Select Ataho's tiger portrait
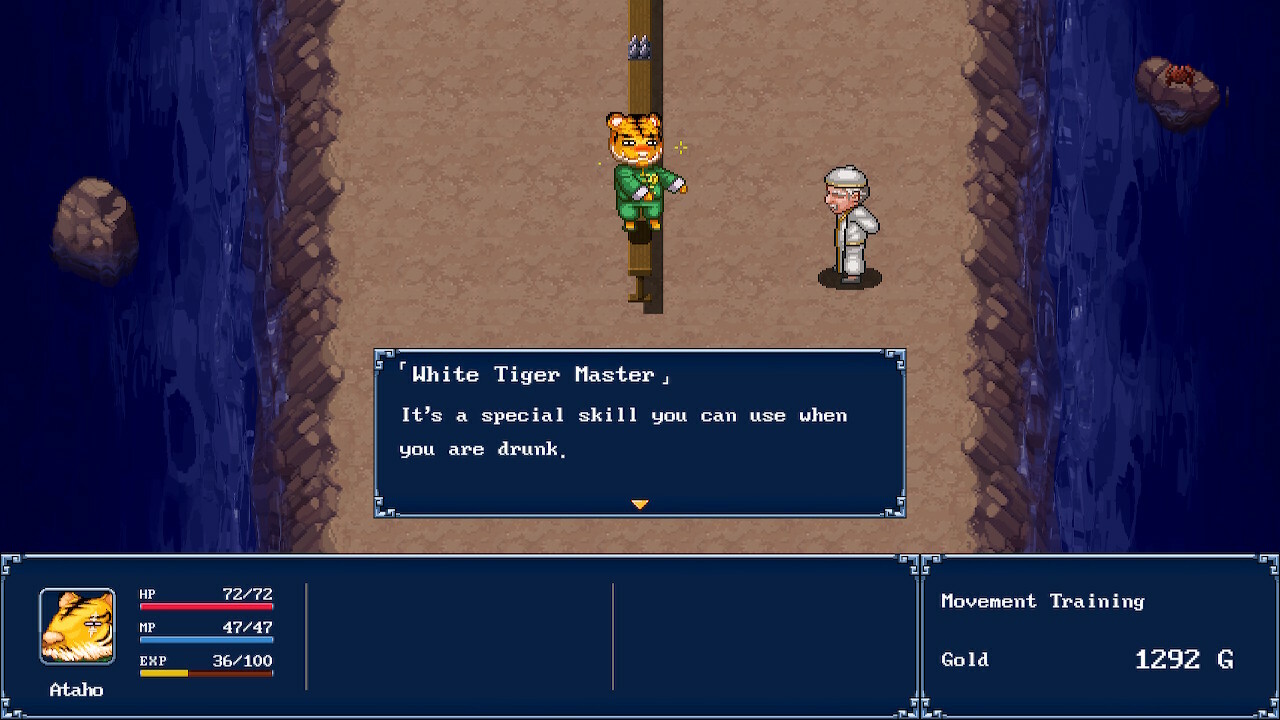 (x=77, y=626)
